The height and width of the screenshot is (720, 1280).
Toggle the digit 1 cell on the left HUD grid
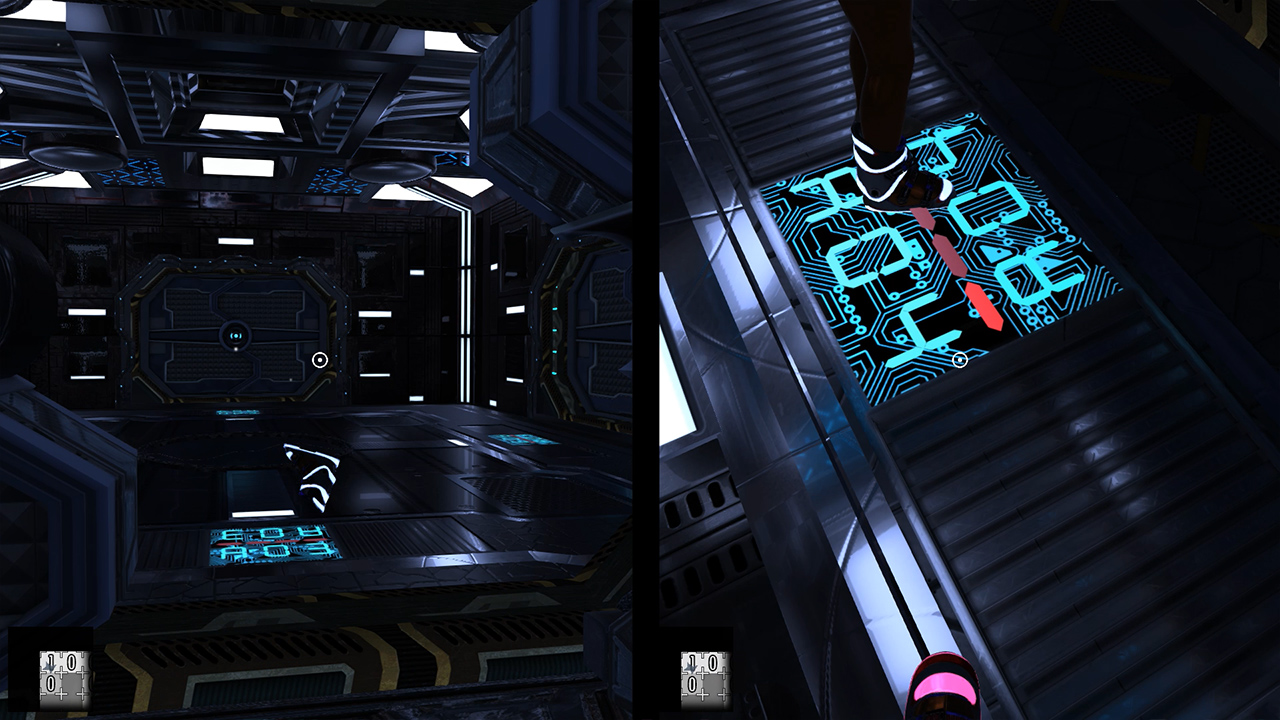click(x=50, y=659)
